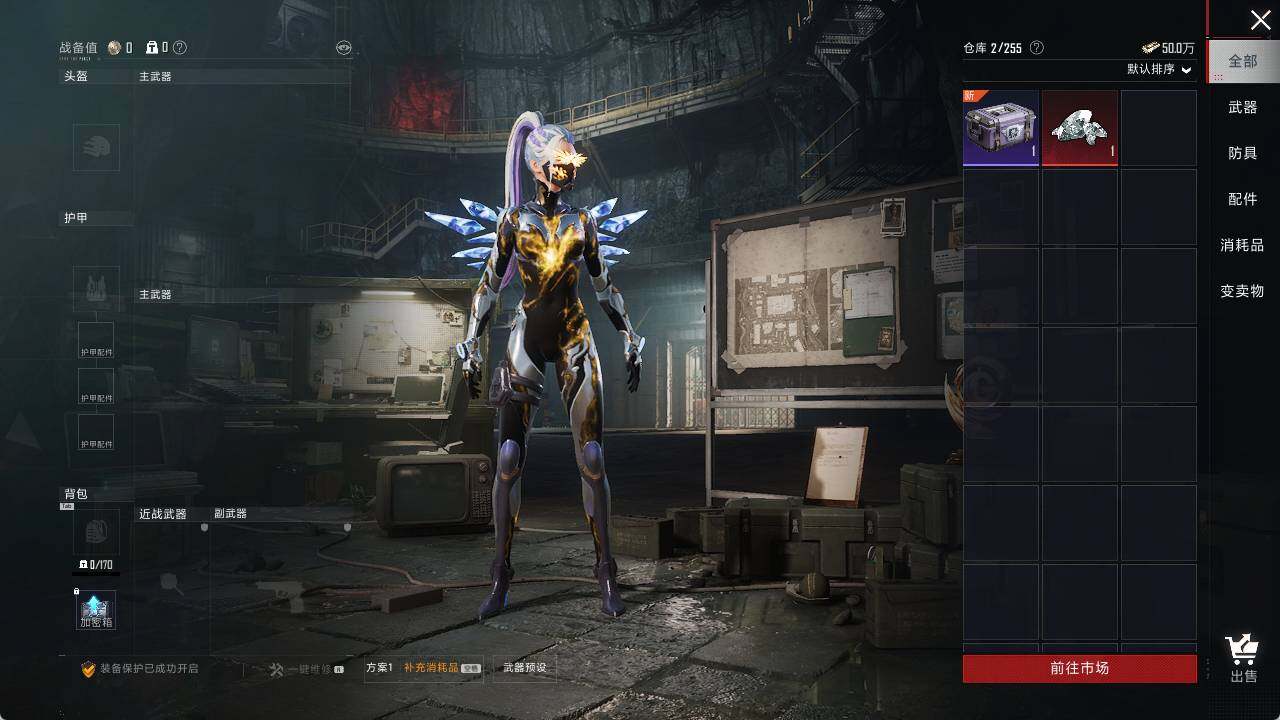
Task: Click the 加密箱 secure box icon
Action: 96,610
